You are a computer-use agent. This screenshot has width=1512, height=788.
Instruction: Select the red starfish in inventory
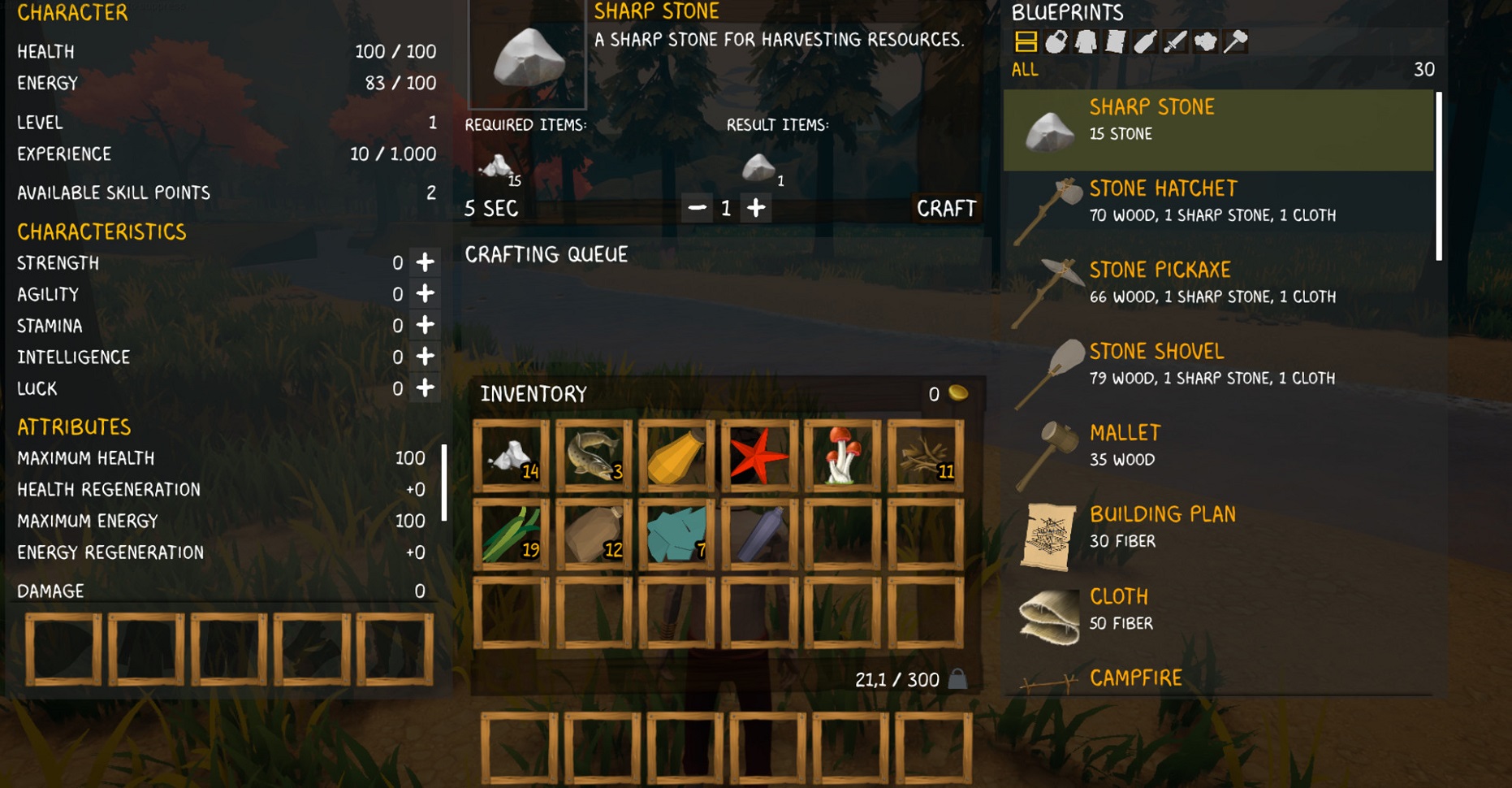pos(758,457)
